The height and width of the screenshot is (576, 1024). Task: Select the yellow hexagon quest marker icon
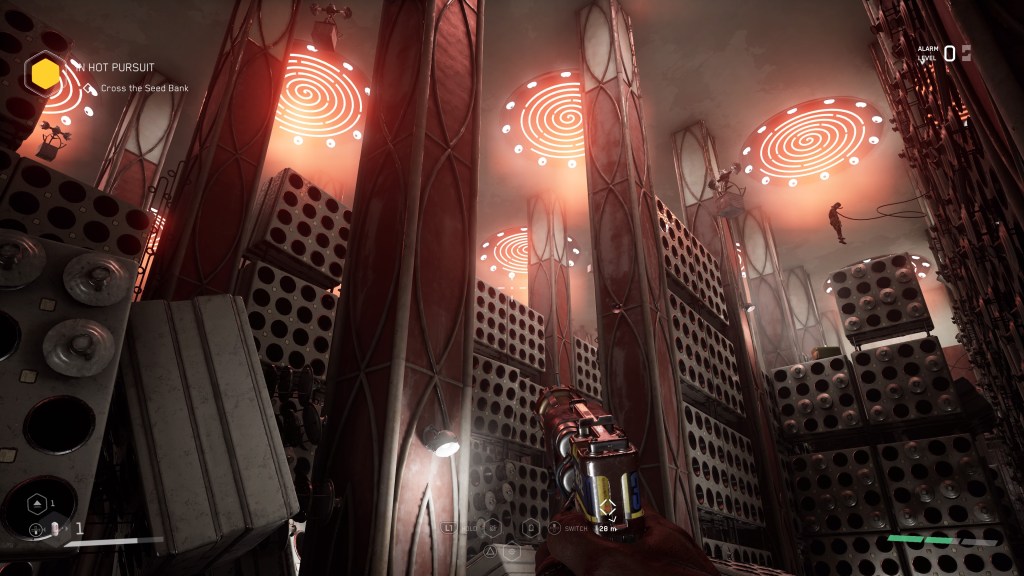pos(45,73)
